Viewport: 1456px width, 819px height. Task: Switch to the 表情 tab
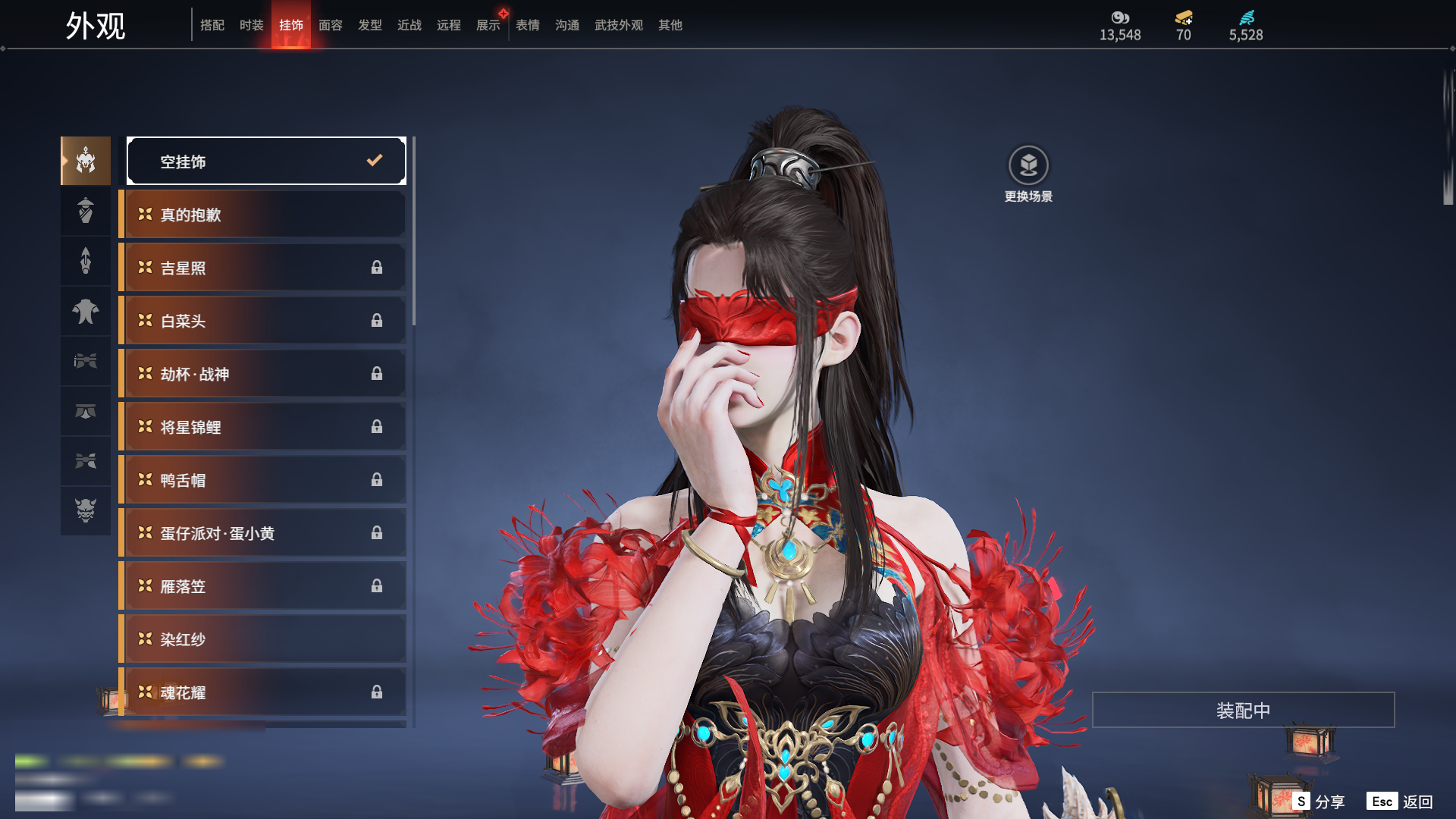point(527,25)
